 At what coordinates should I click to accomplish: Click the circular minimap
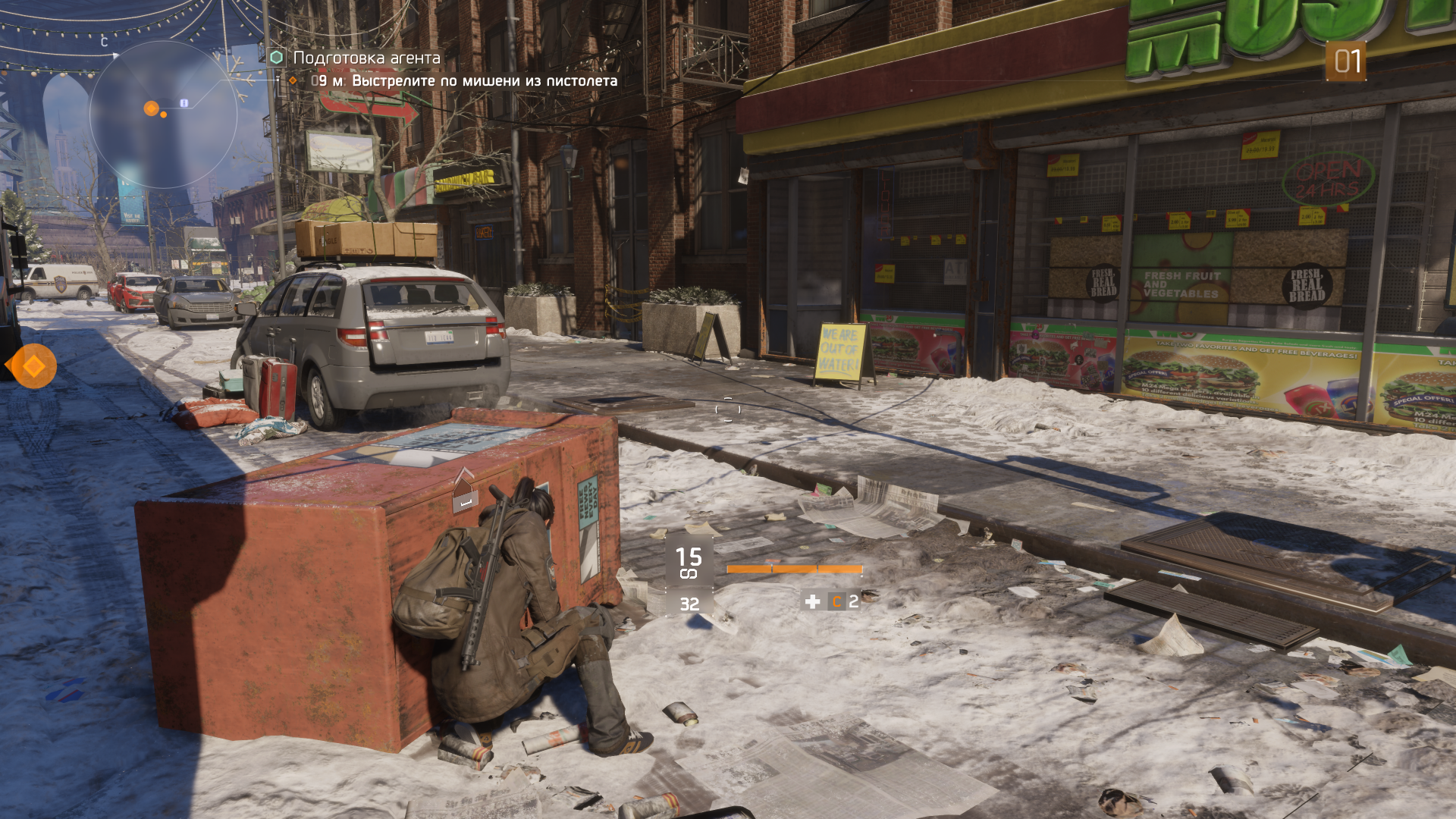pyautogui.click(x=163, y=115)
